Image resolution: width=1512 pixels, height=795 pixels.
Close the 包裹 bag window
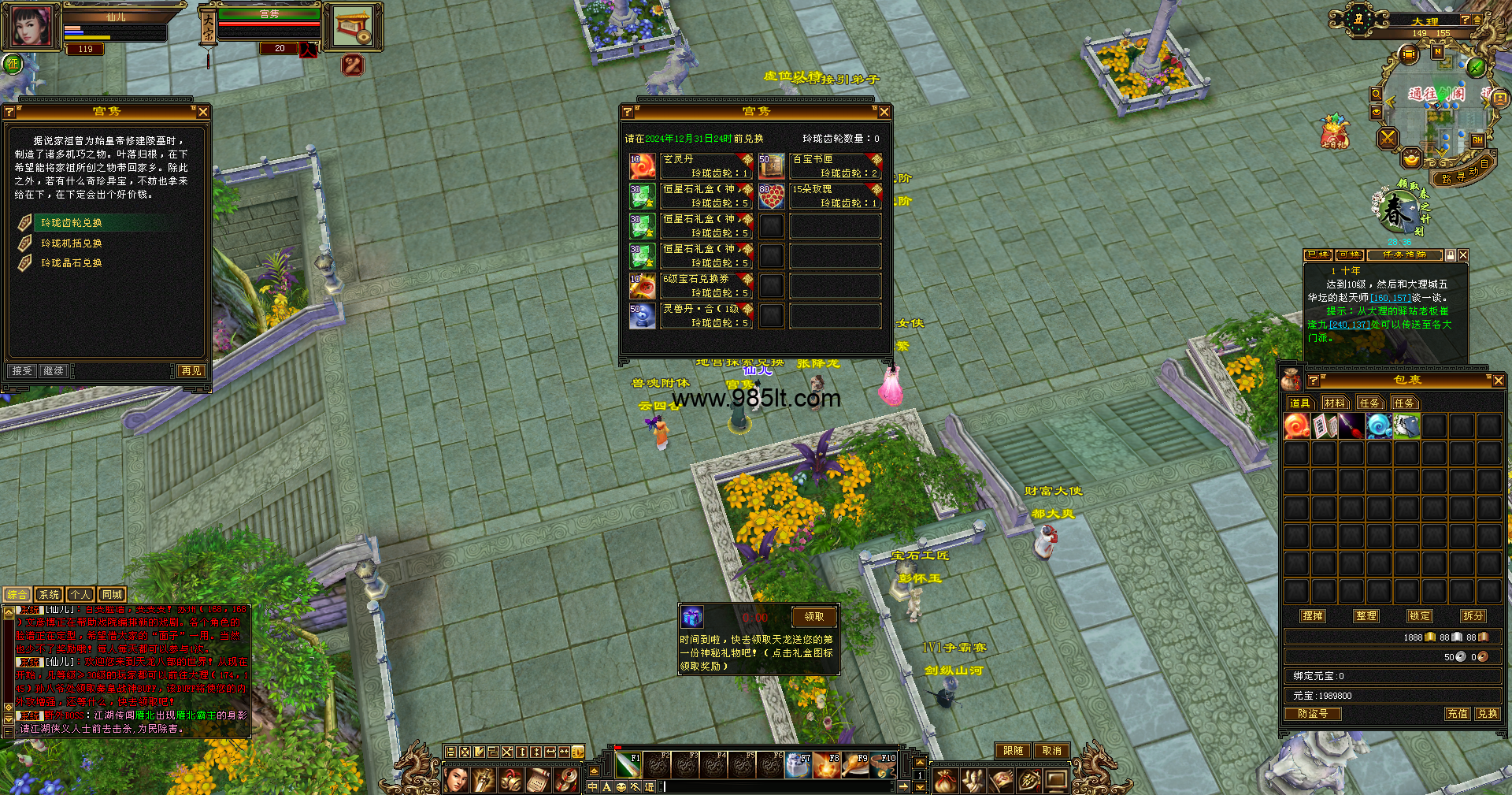tap(1498, 381)
